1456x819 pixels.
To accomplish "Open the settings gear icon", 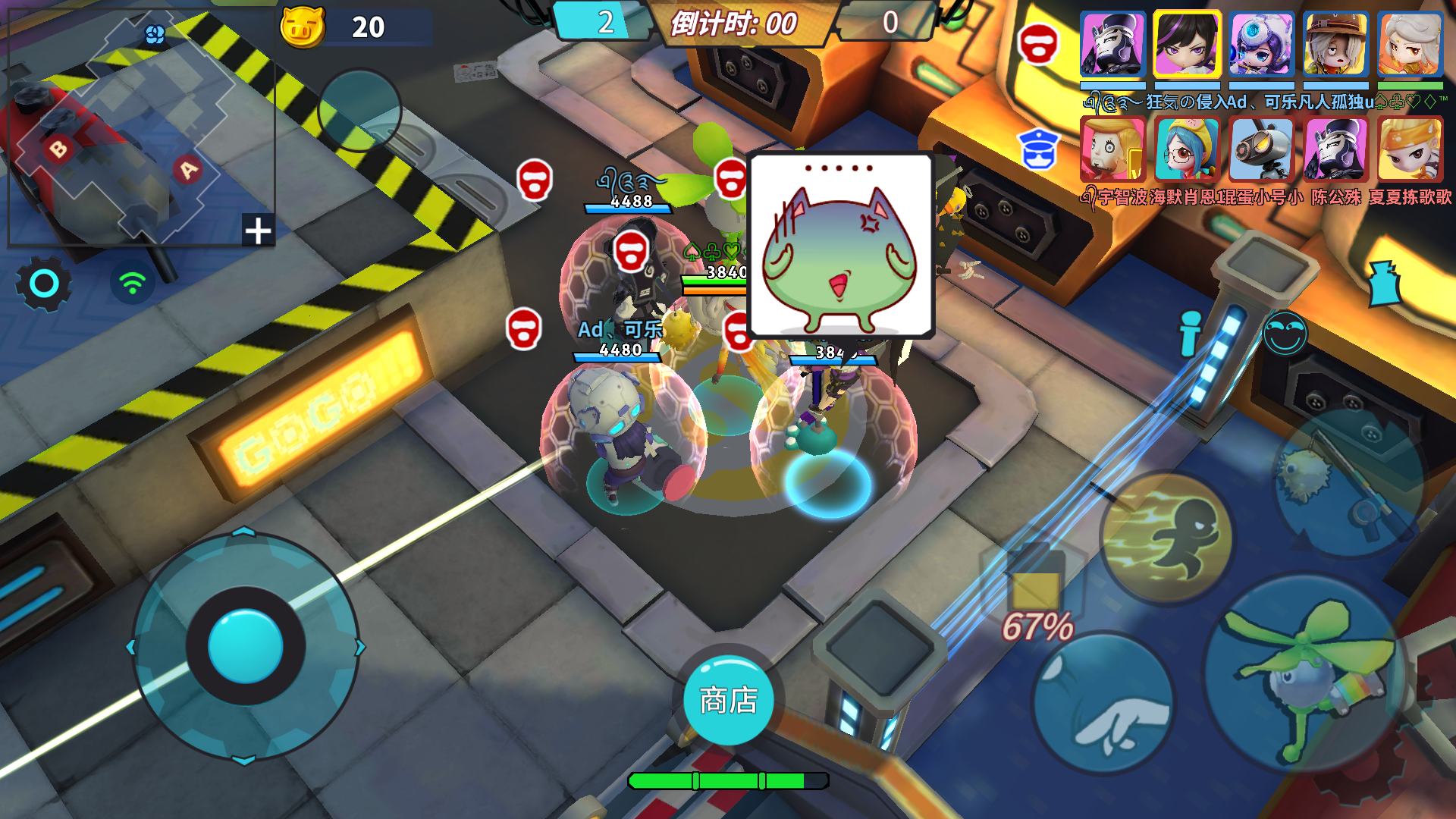I will point(43,283).
